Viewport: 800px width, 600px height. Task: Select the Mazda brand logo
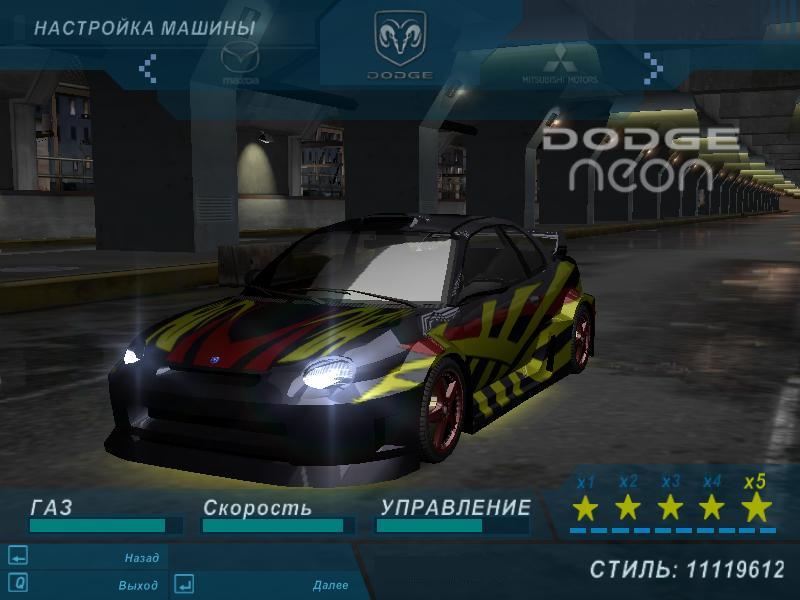pos(239,63)
